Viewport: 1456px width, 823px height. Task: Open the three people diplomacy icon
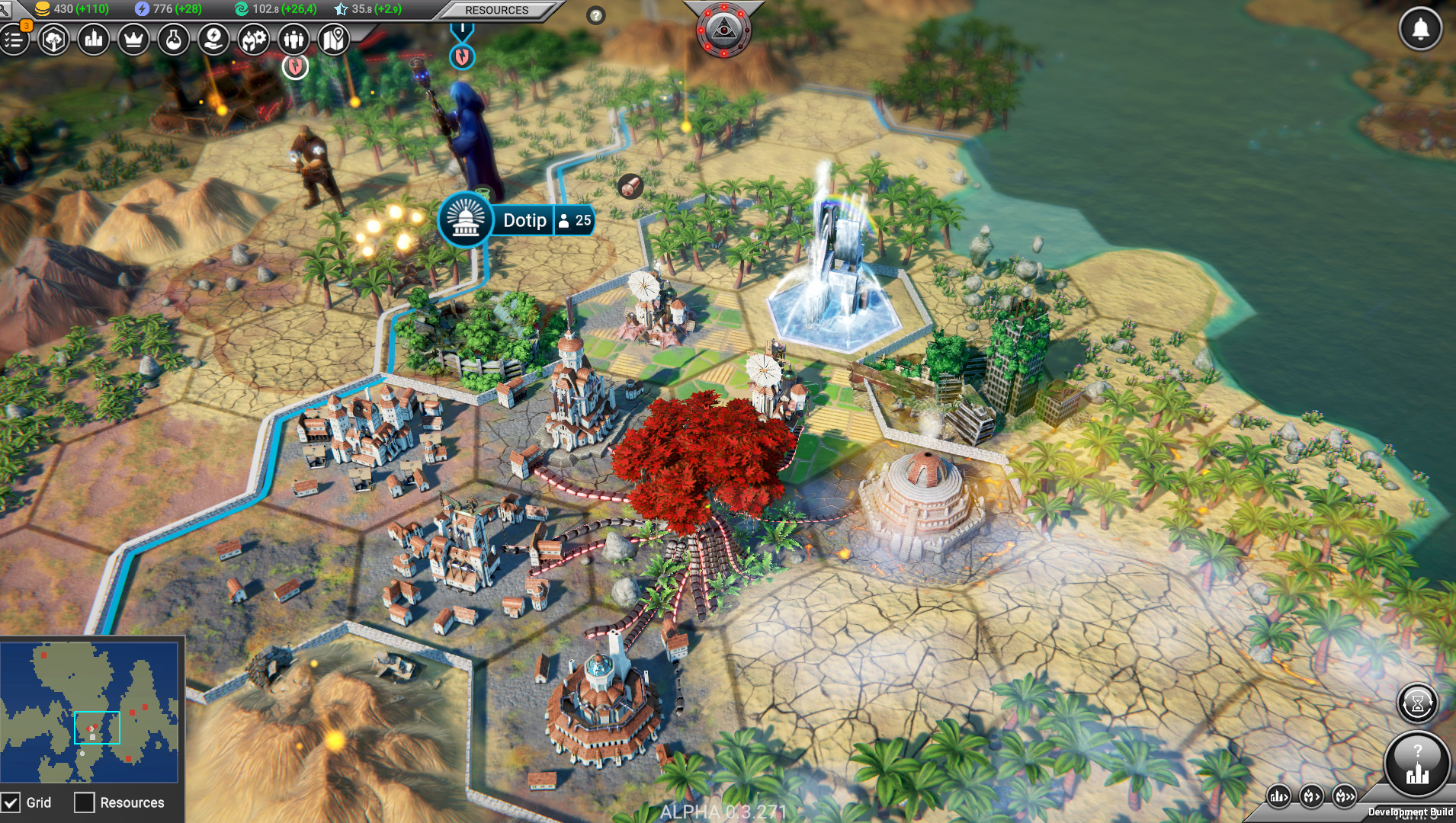coord(293,40)
